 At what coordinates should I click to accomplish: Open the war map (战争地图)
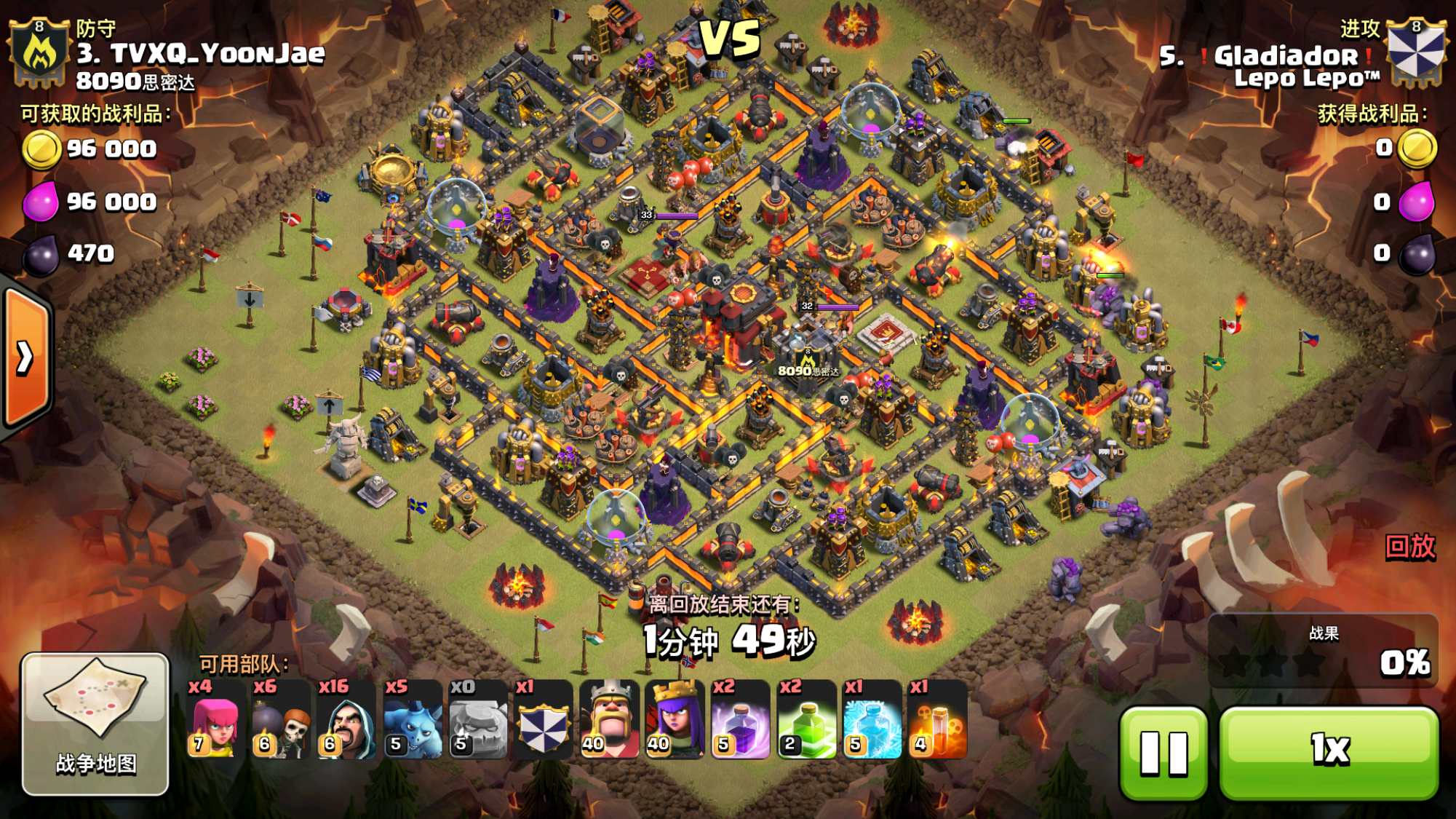coord(95,723)
